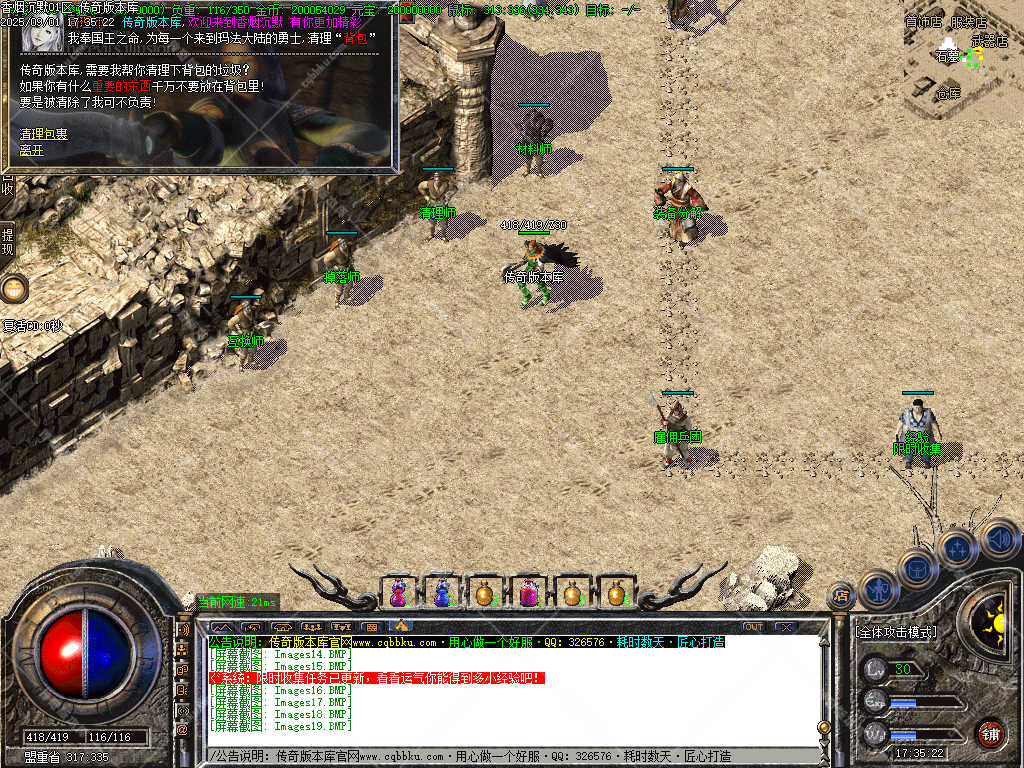Image resolution: width=1024 pixels, height=768 pixels.
Task: Choose the 清理包裹 dialogue option
Action: 44,133
